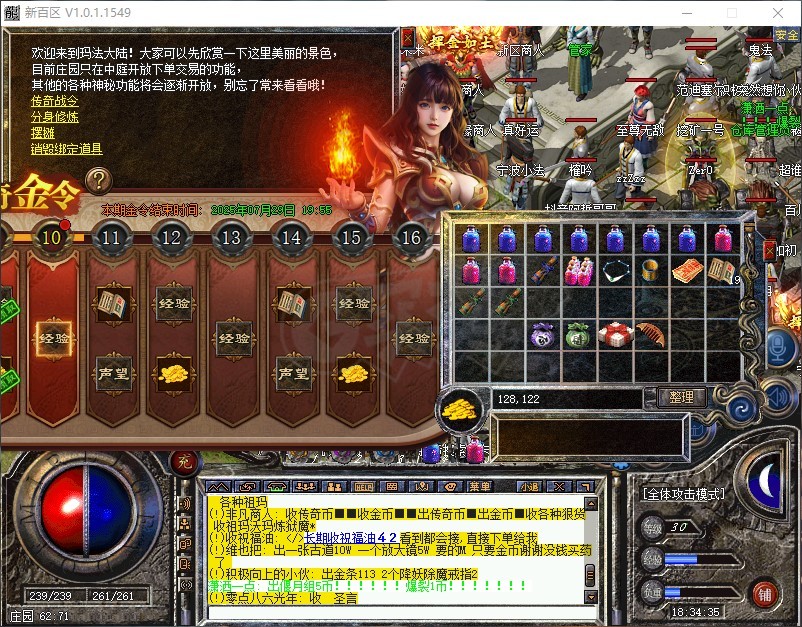The image size is (802, 627).
Task: Select the necklace item in the bag
Action: click(615, 270)
